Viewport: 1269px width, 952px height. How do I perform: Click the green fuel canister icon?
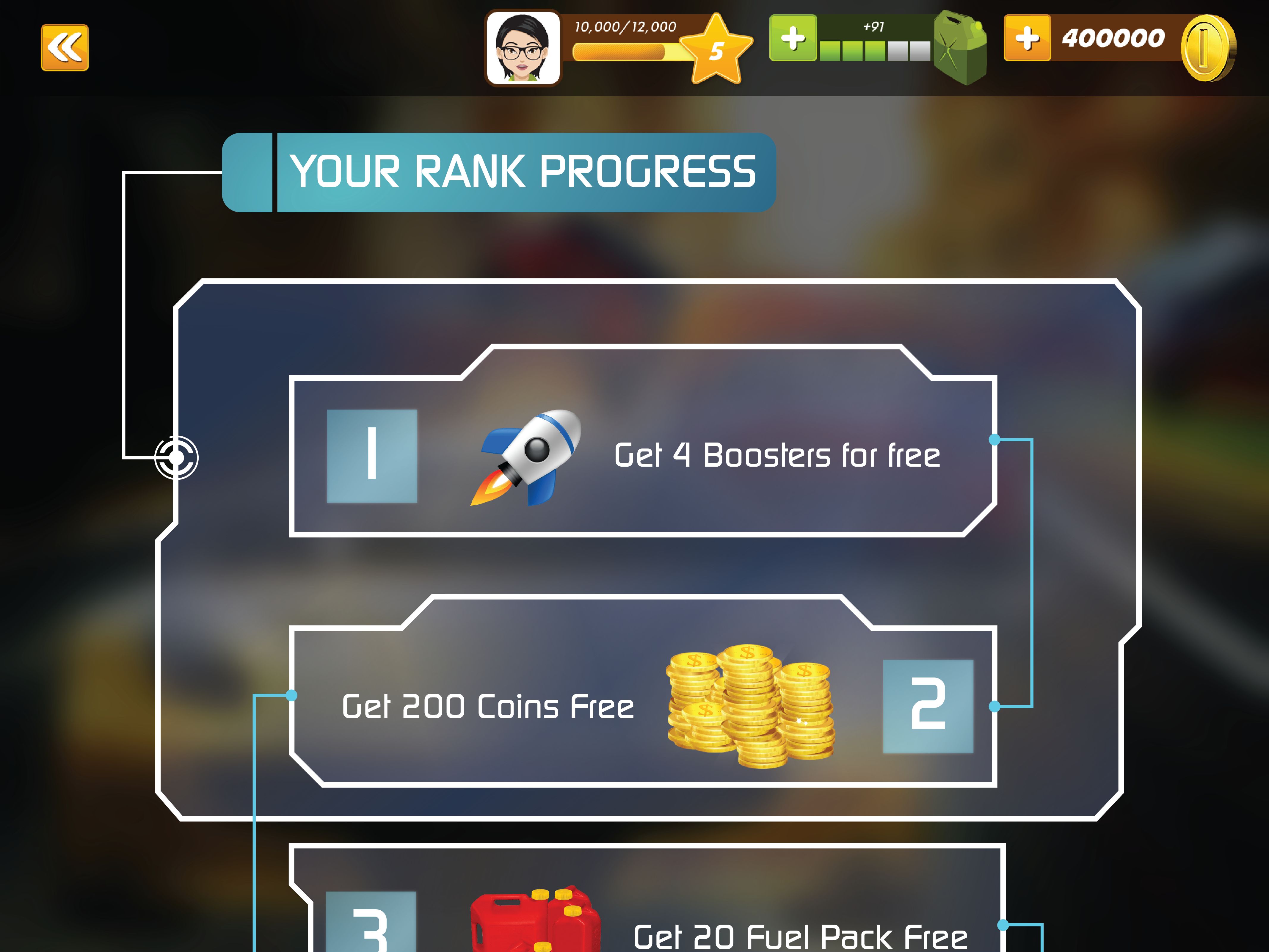click(x=960, y=48)
